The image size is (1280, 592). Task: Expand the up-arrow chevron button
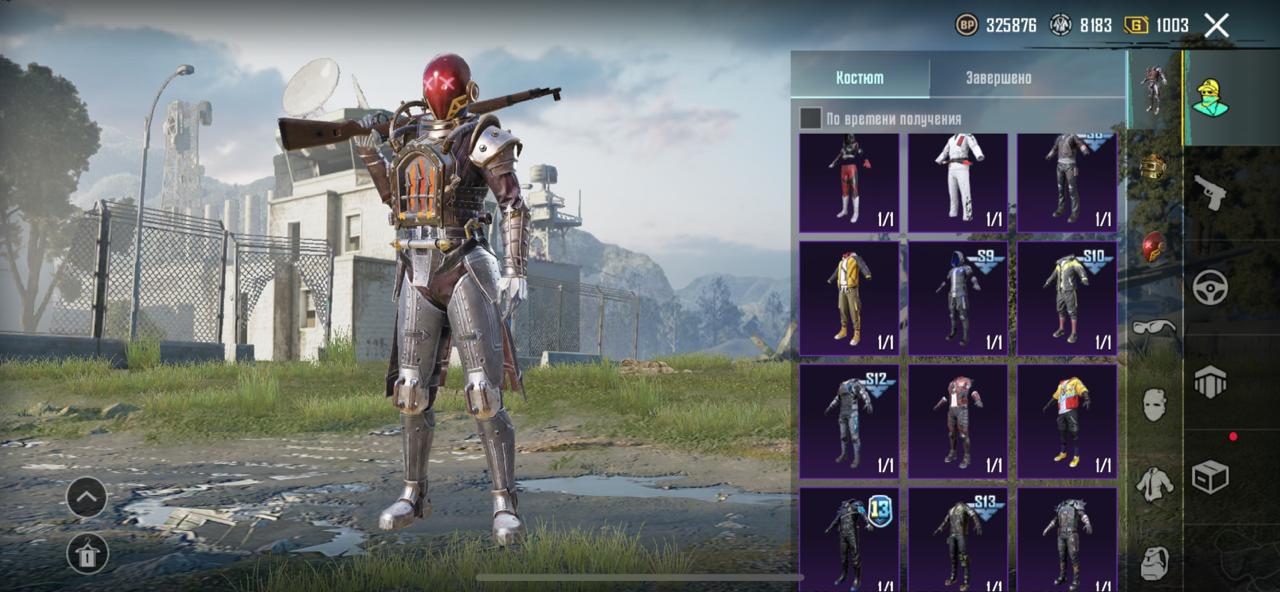tap(87, 497)
